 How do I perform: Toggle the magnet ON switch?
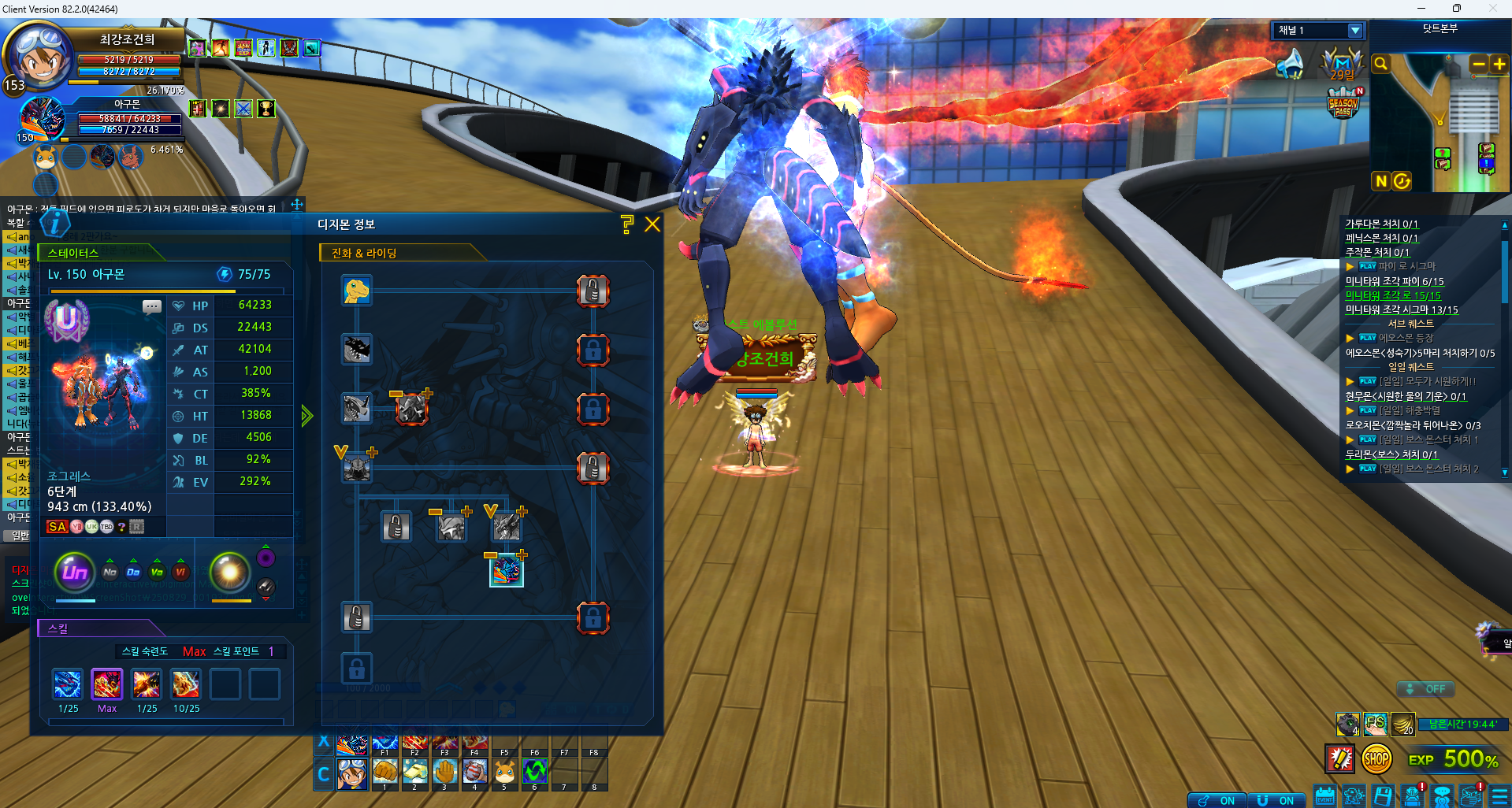pos(1276,800)
